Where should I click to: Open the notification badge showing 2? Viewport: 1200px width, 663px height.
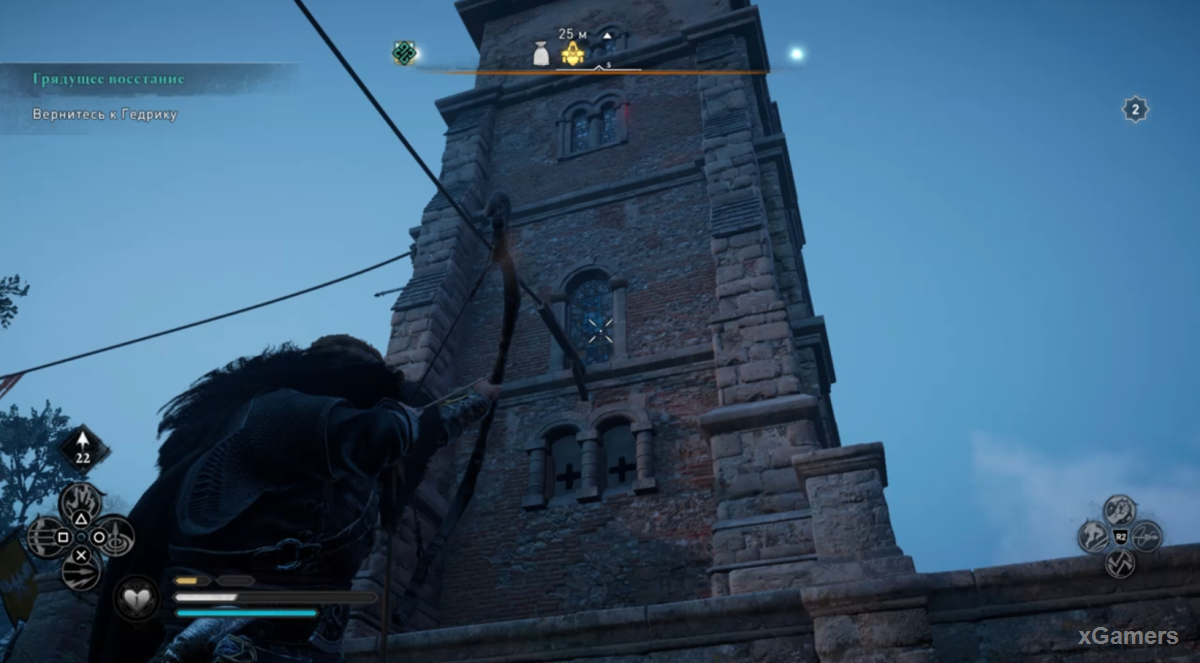pyautogui.click(x=1135, y=109)
